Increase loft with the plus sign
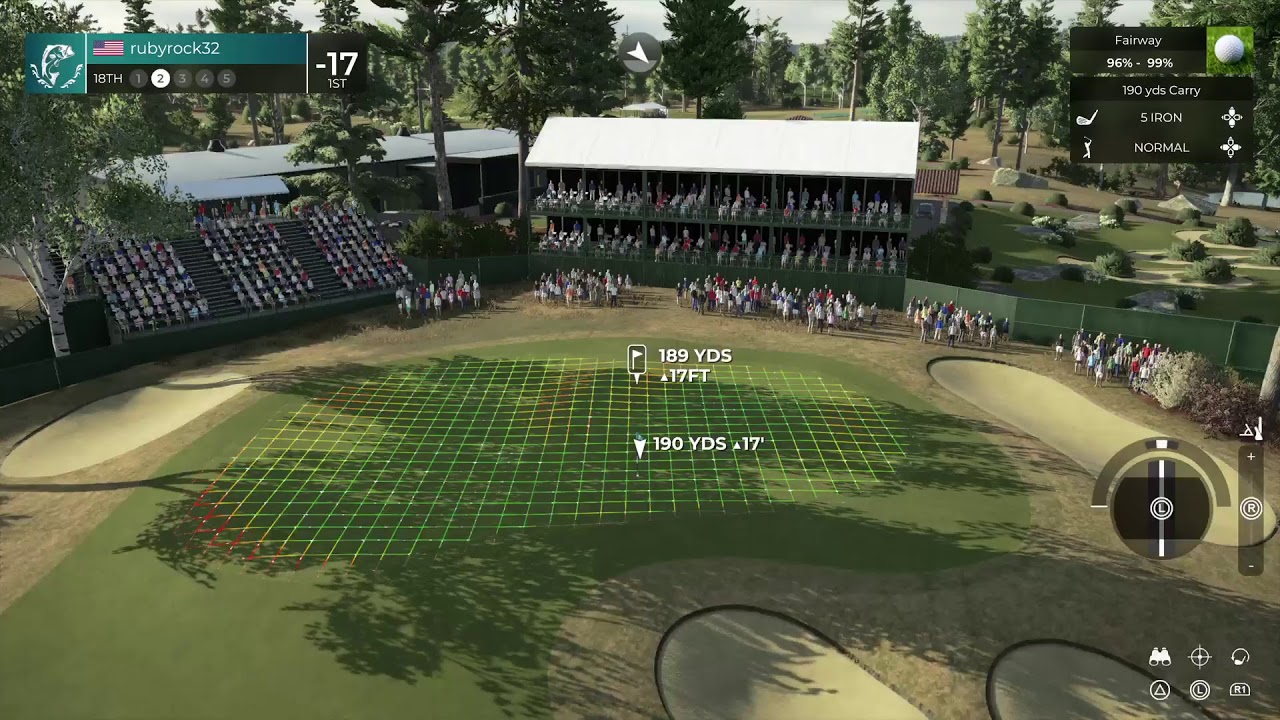The width and height of the screenshot is (1280, 720). pos(1251,457)
